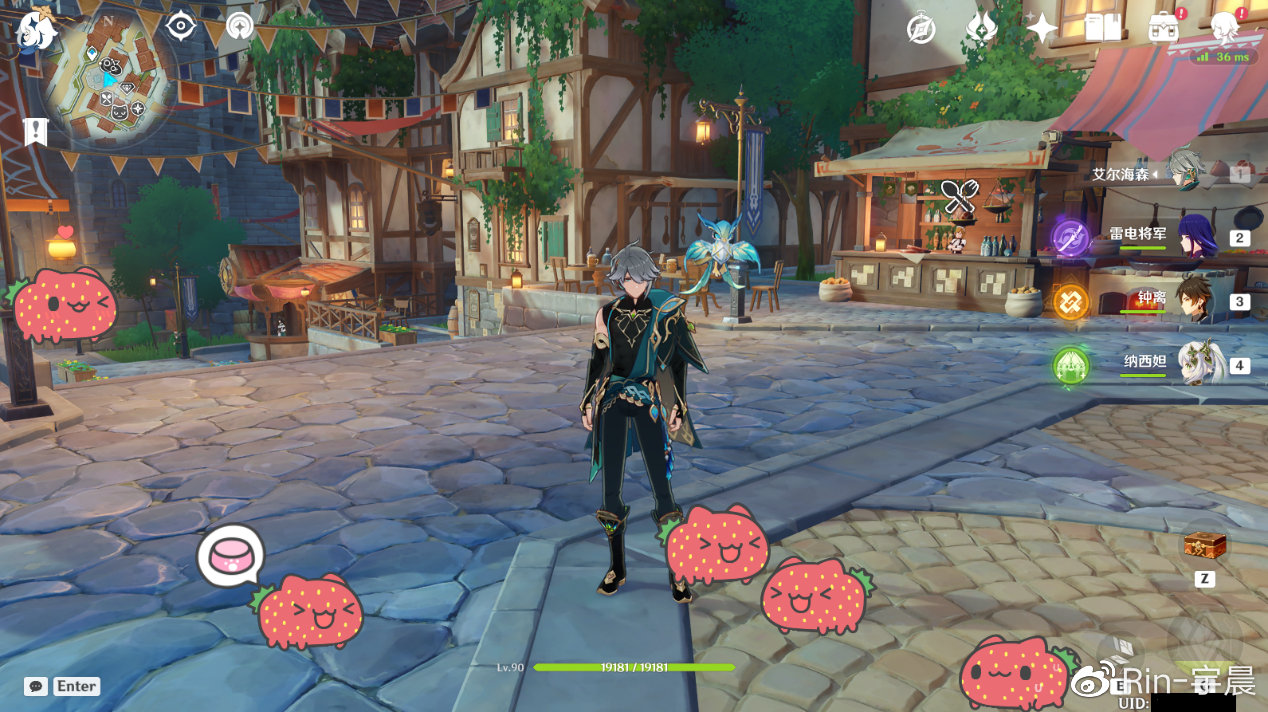Open the winged battle pass icon
This screenshot has width=1268, height=712.
[x=981, y=28]
